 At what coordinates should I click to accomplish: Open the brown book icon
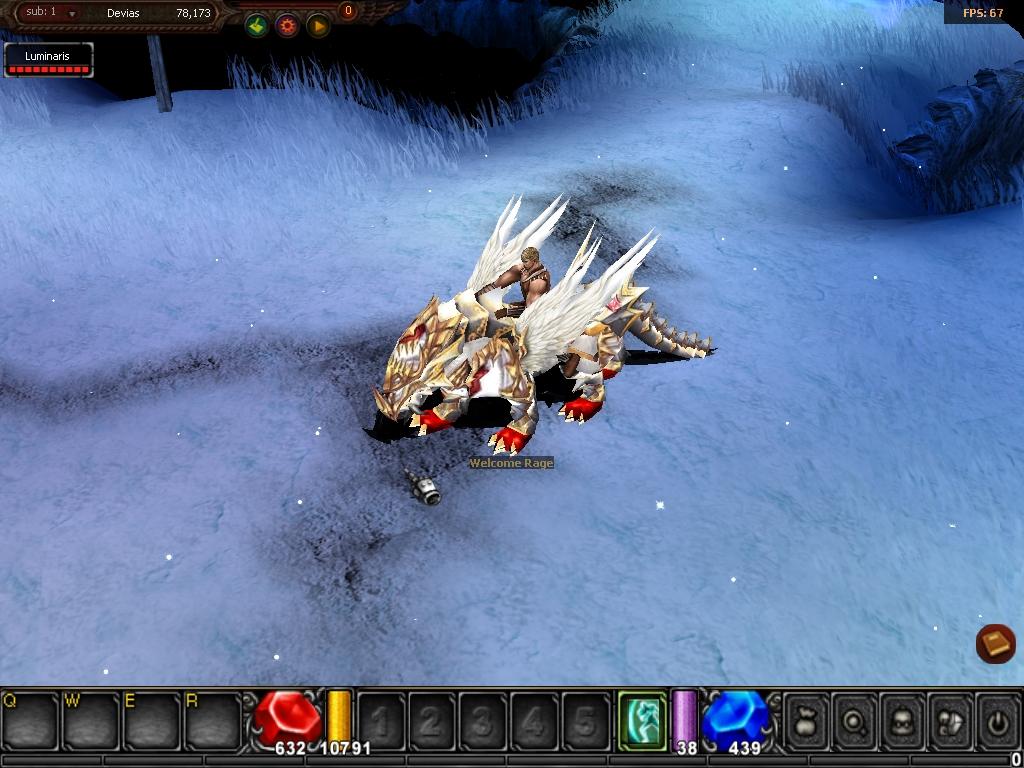click(995, 644)
